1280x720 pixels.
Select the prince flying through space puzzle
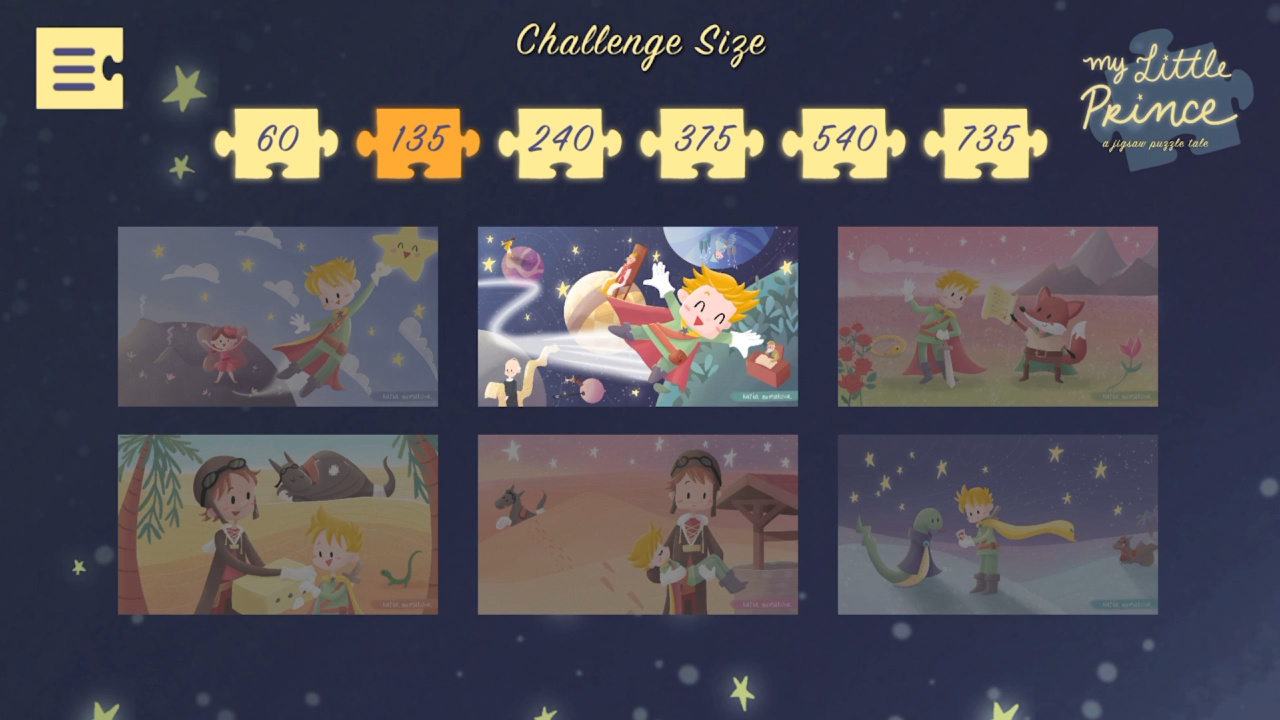[638, 316]
